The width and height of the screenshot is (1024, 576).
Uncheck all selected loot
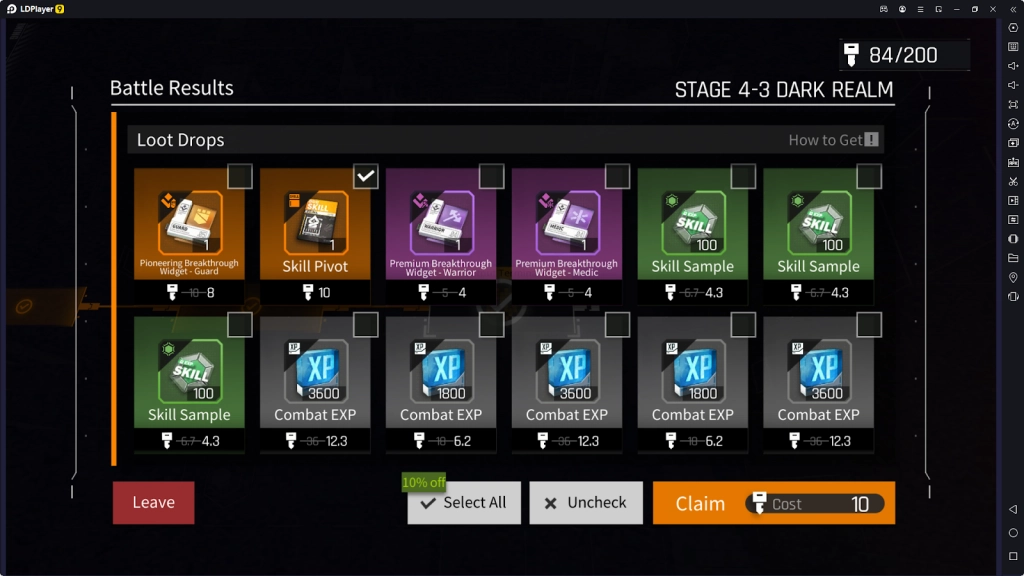click(x=585, y=503)
